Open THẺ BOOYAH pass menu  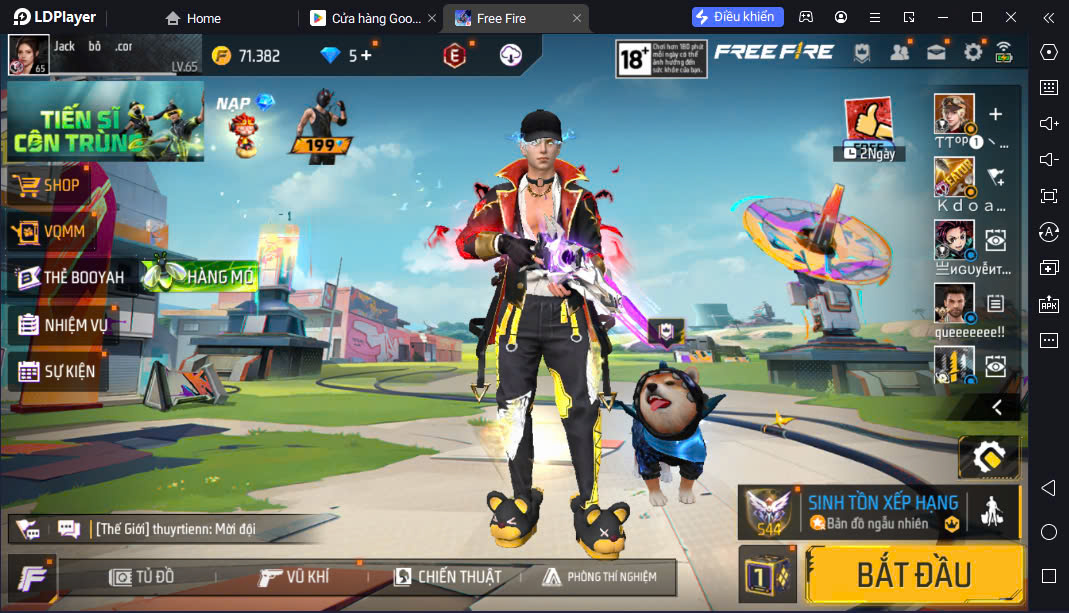(70, 278)
